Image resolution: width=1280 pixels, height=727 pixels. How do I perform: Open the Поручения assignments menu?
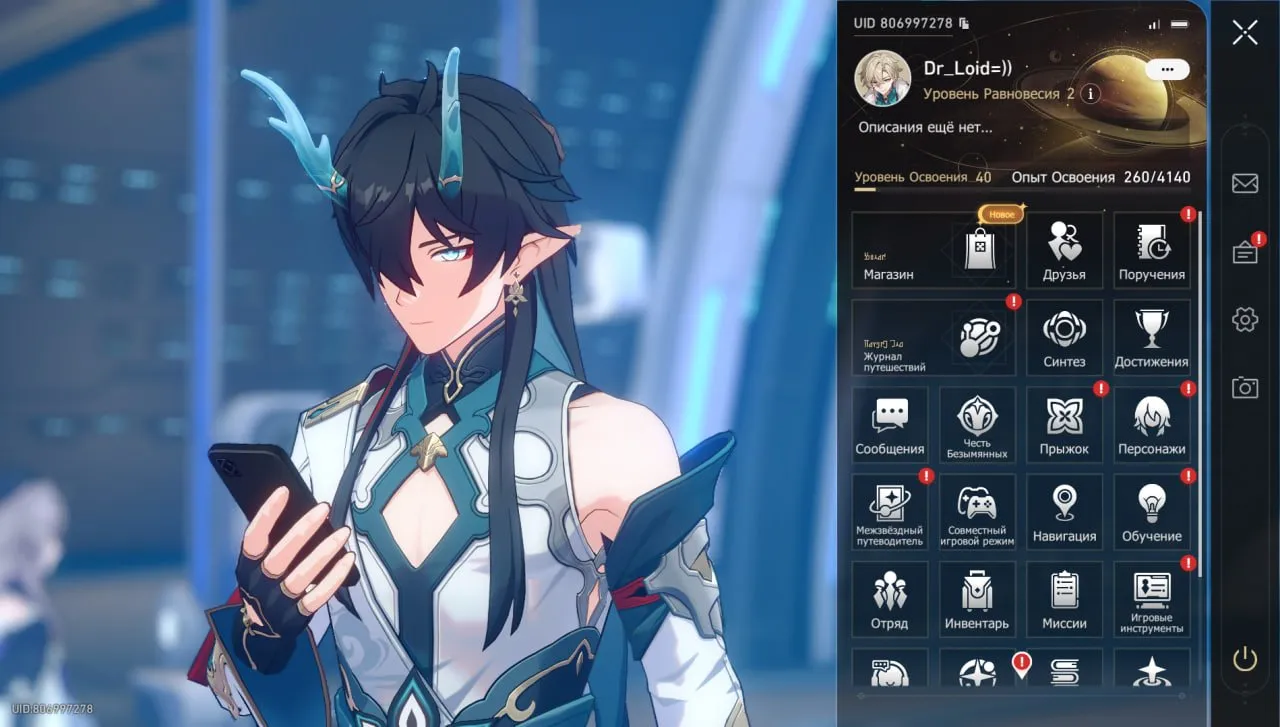coord(1152,250)
